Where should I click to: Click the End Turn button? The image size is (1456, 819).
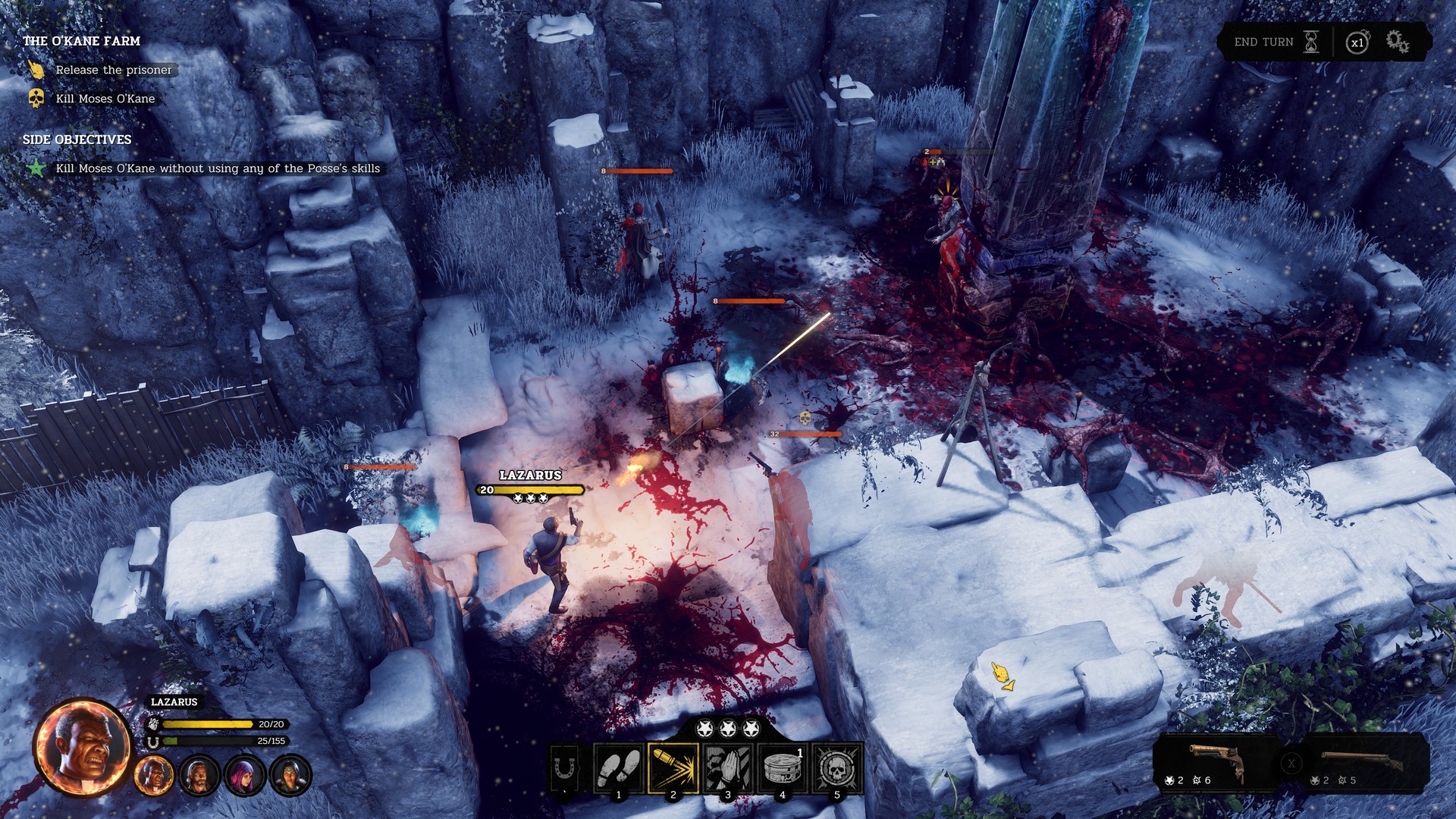point(1276,42)
